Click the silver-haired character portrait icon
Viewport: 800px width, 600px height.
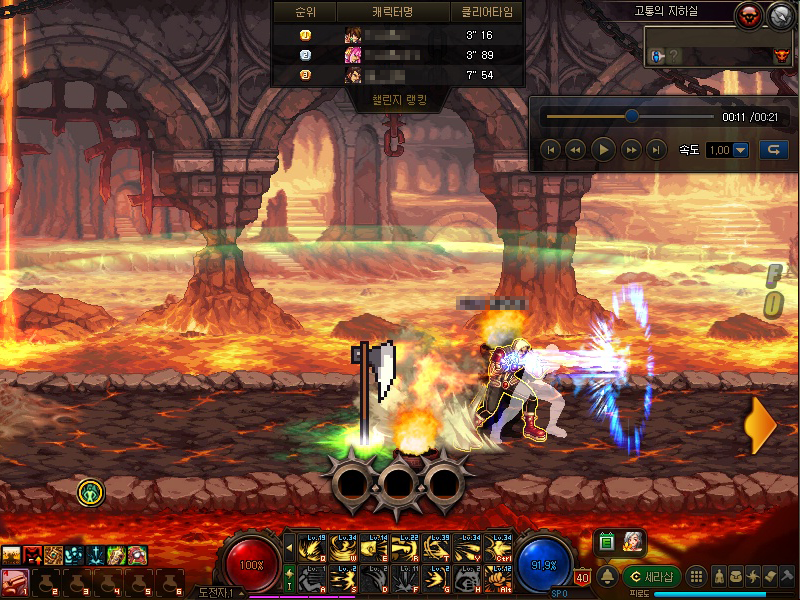(633, 543)
